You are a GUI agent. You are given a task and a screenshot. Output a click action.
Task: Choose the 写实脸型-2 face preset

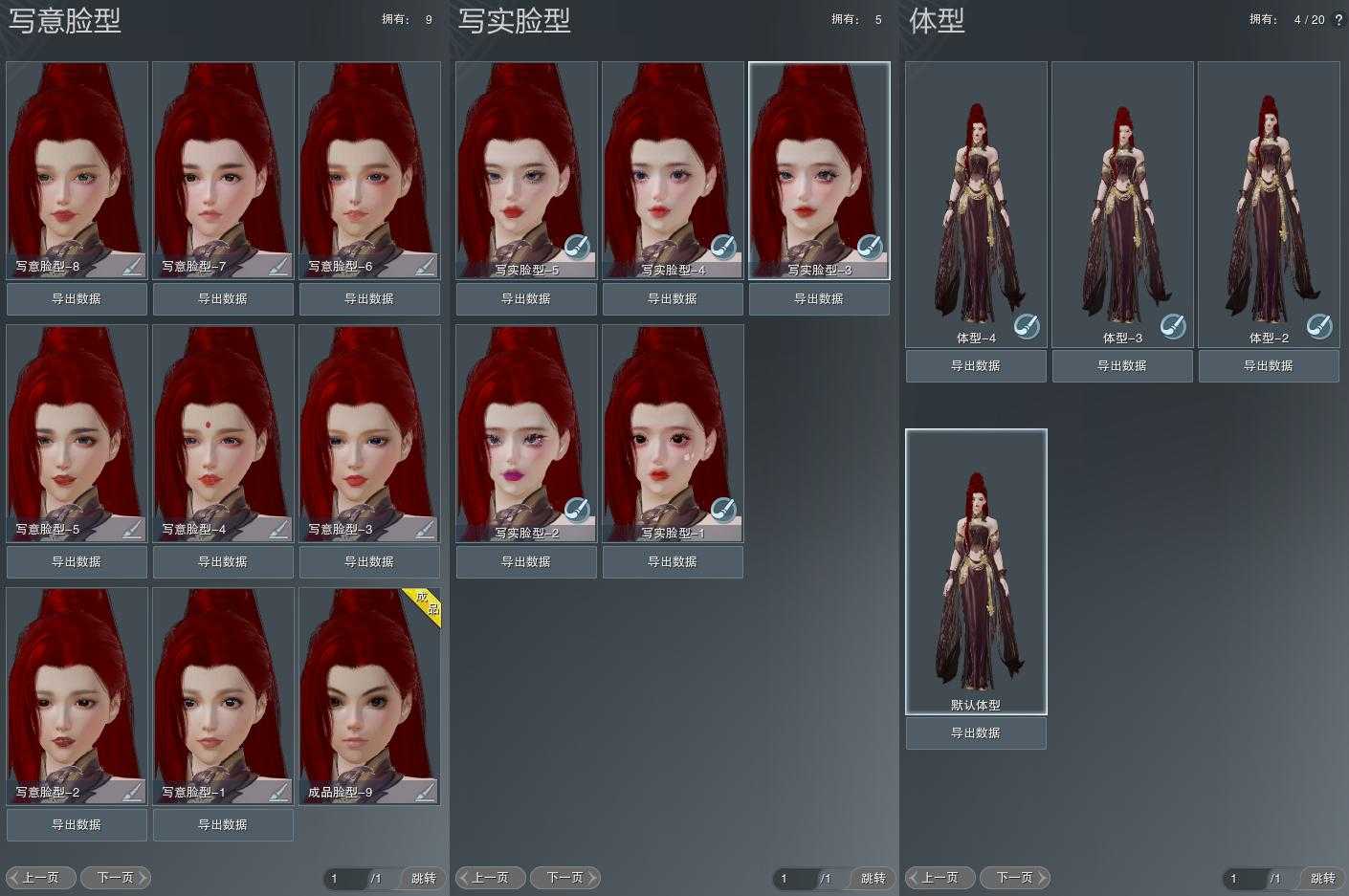pos(526,426)
